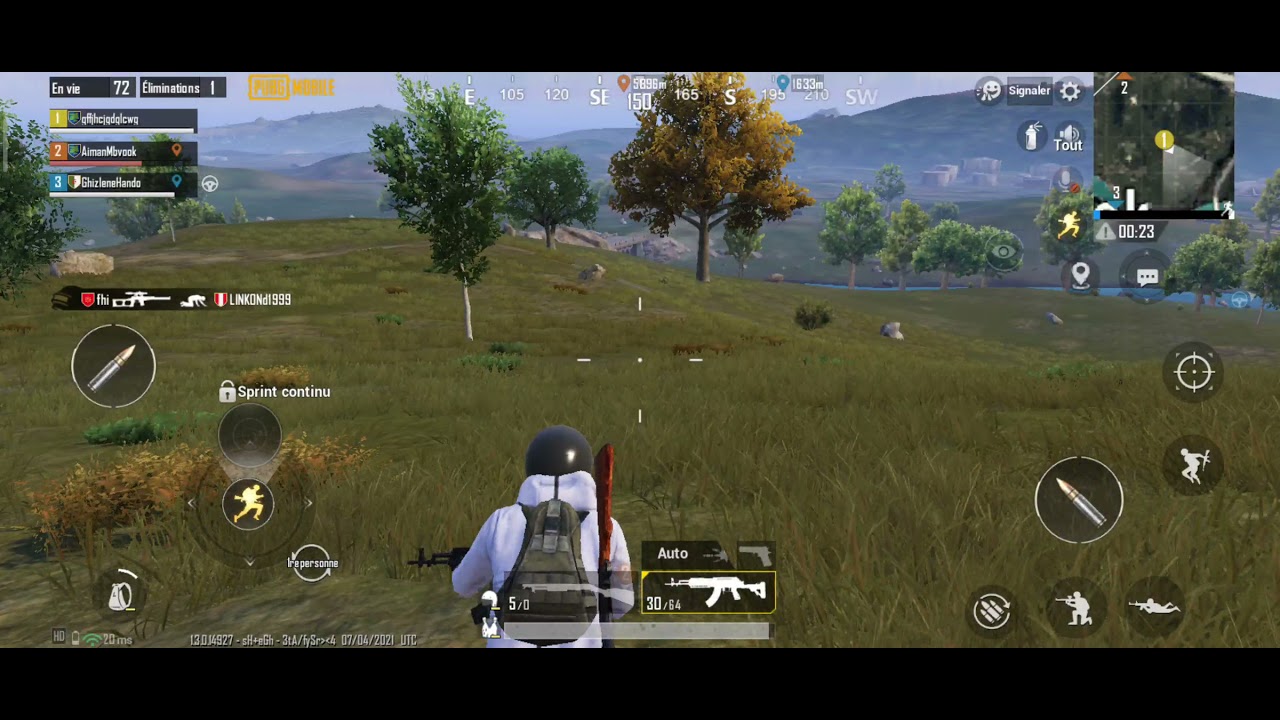The height and width of the screenshot is (720, 1280).
Task: Select teammate AimanMbvook in the squad list
Action: click(x=110, y=150)
